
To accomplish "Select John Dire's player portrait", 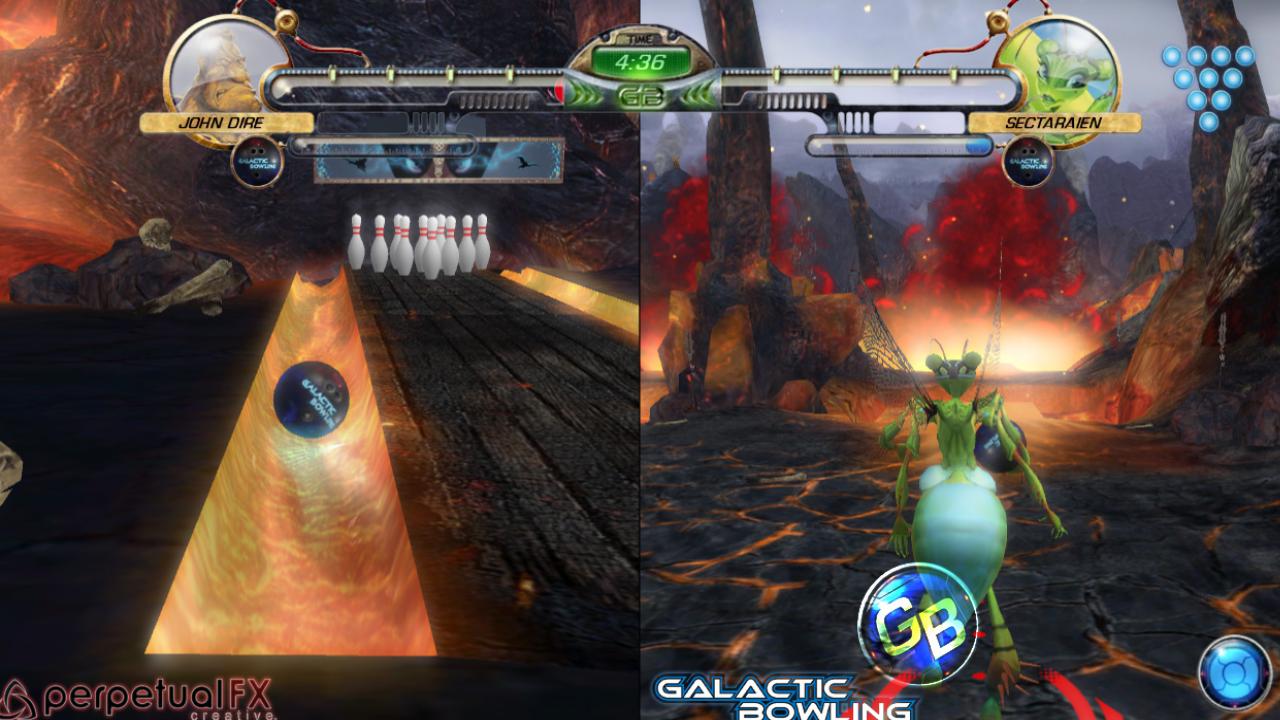I will click(x=221, y=63).
